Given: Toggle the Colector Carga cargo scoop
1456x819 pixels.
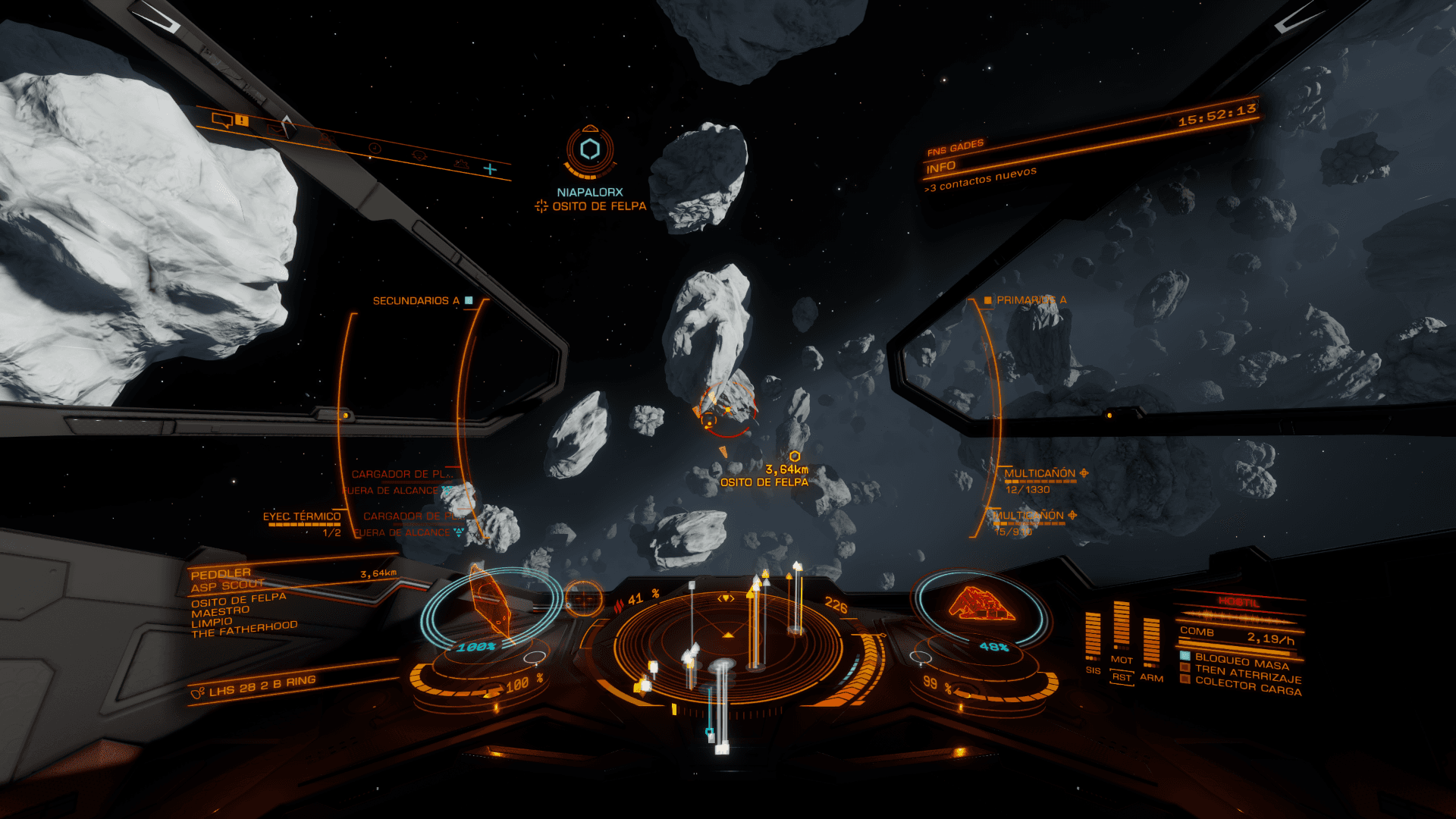Looking at the screenshot, I should [x=1247, y=686].
